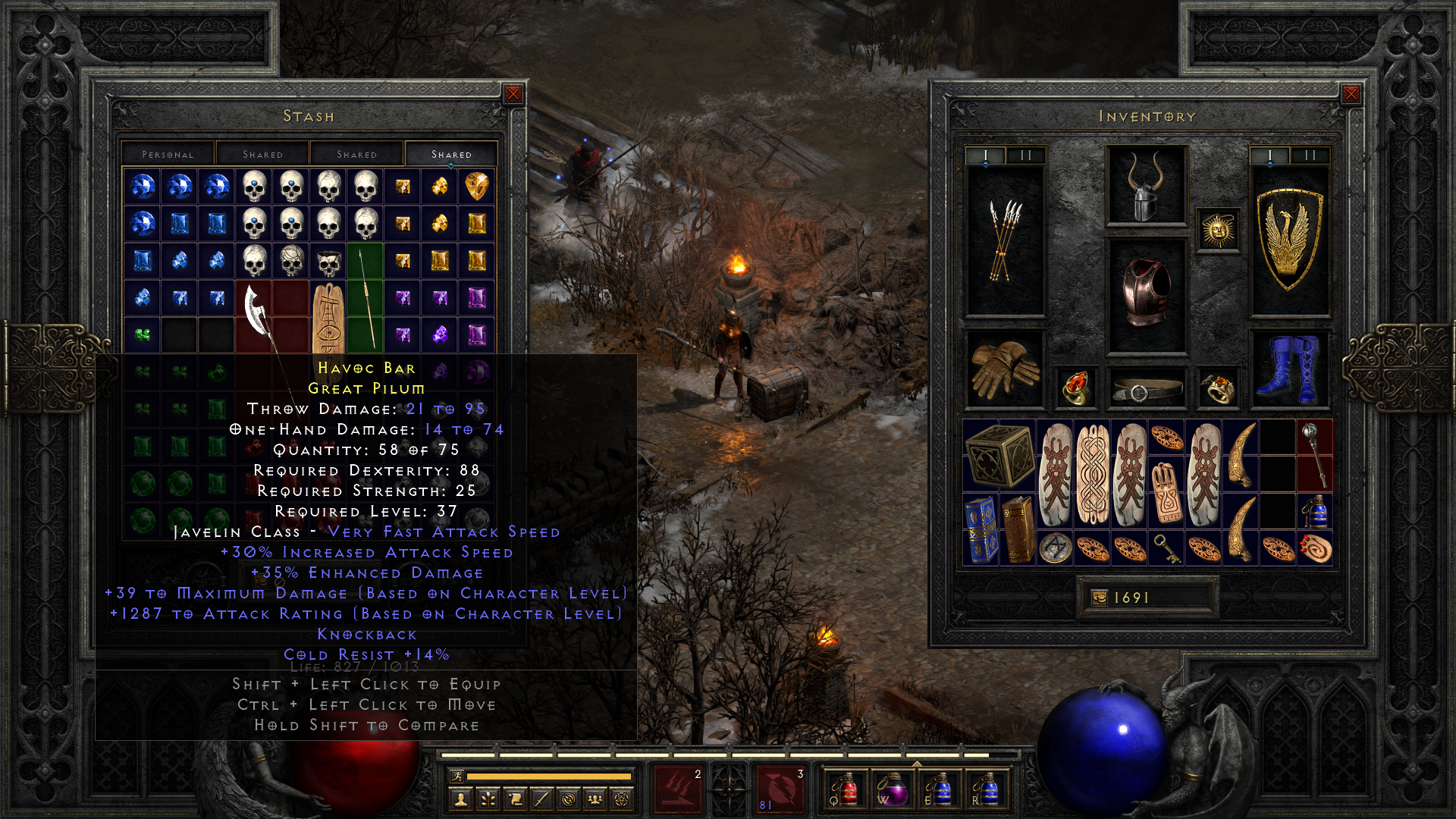Select the equipped belt slot
The width and height of the screenshot is (1456, 819).
(1146, 389)
